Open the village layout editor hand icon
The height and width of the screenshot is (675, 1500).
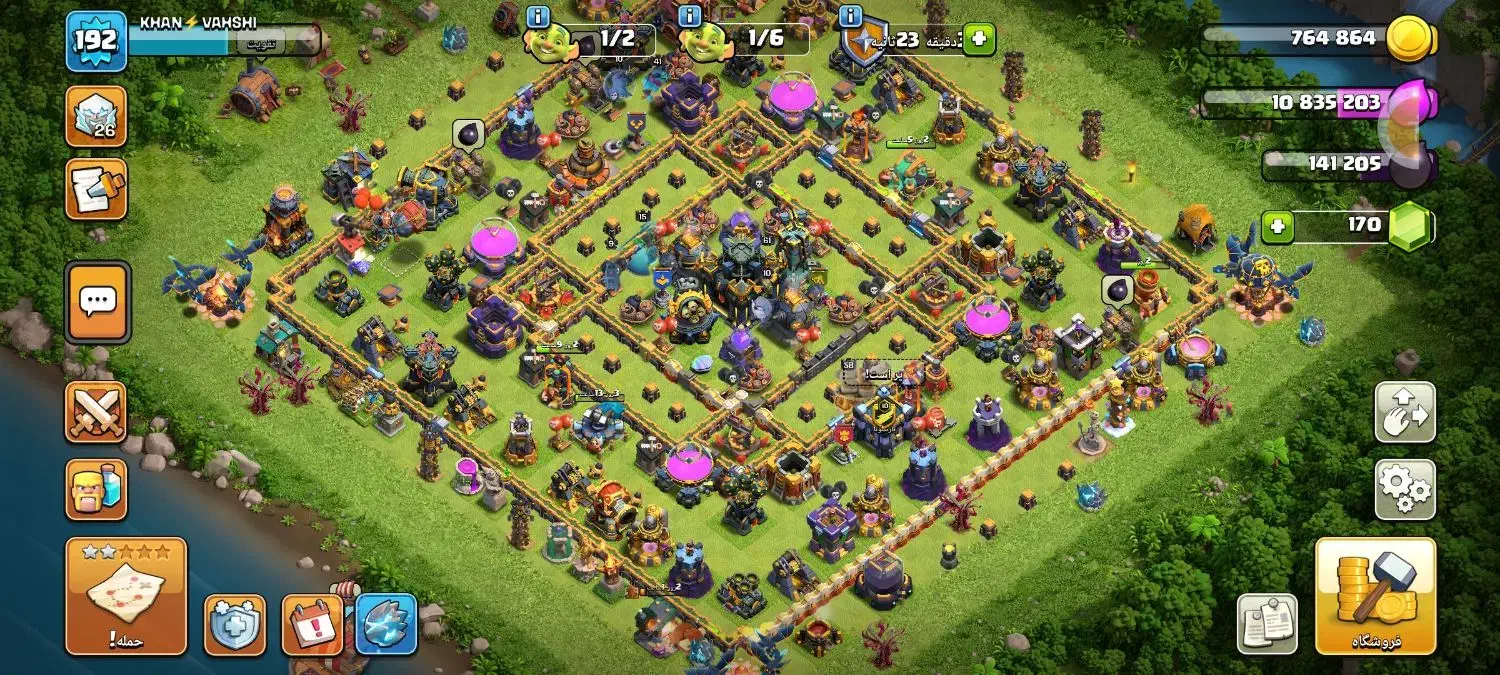pyautogui.click(x=1405, y=412)
